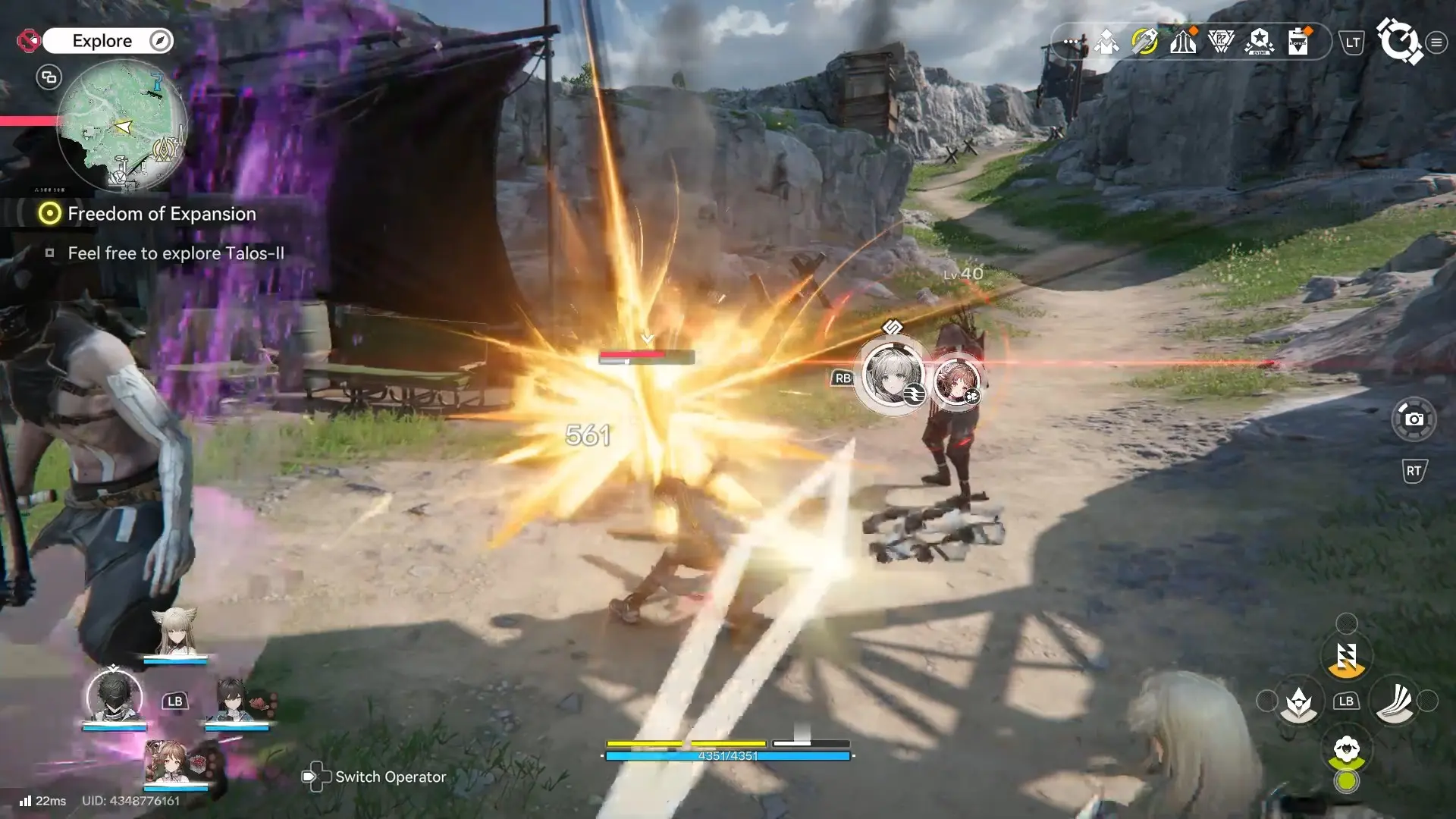Select the yellow-ringed gadget icon in toolbar
The height and width of the screenshot is (819, 1456).
point(1144,42)
